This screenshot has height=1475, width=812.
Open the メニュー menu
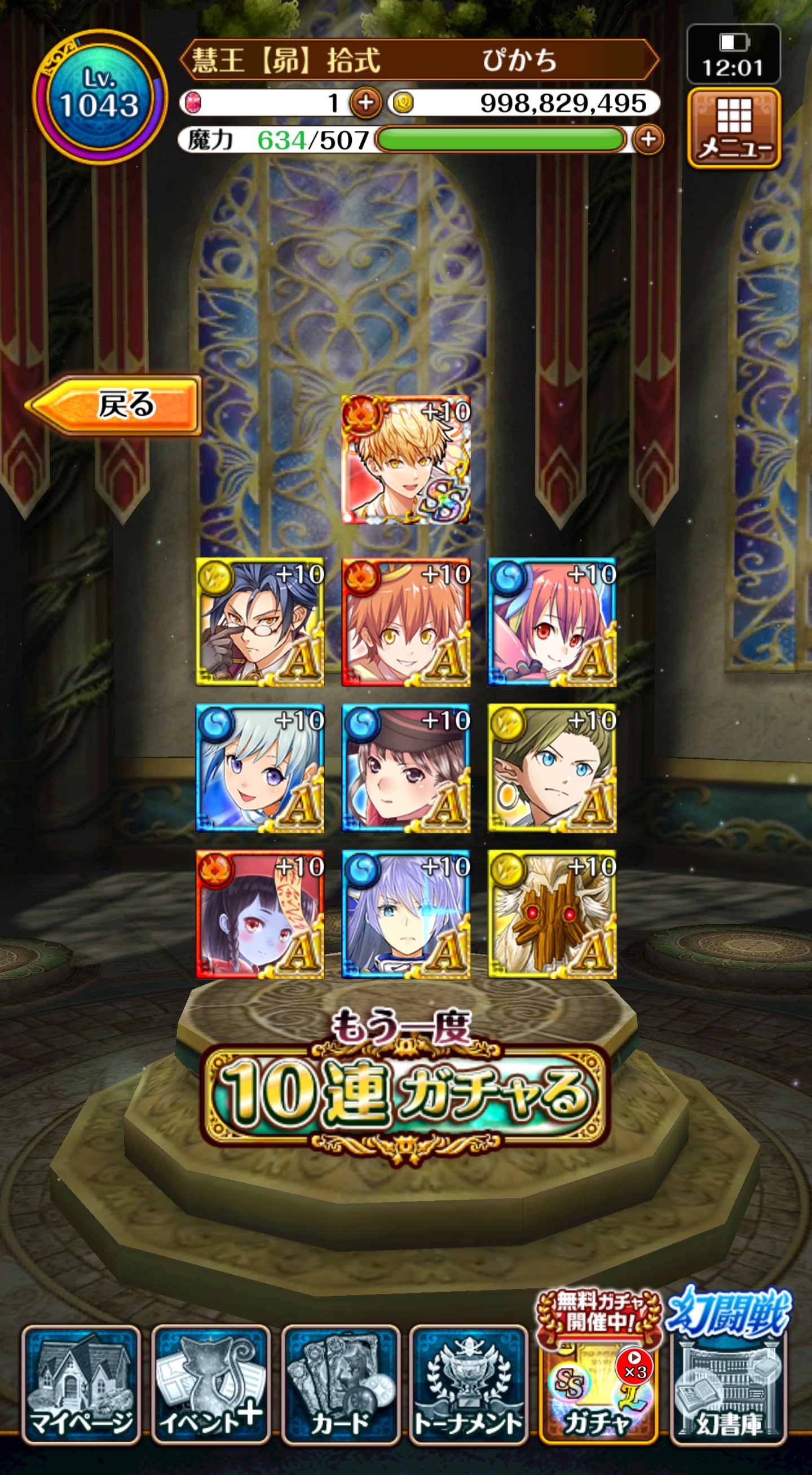point(734,129)
